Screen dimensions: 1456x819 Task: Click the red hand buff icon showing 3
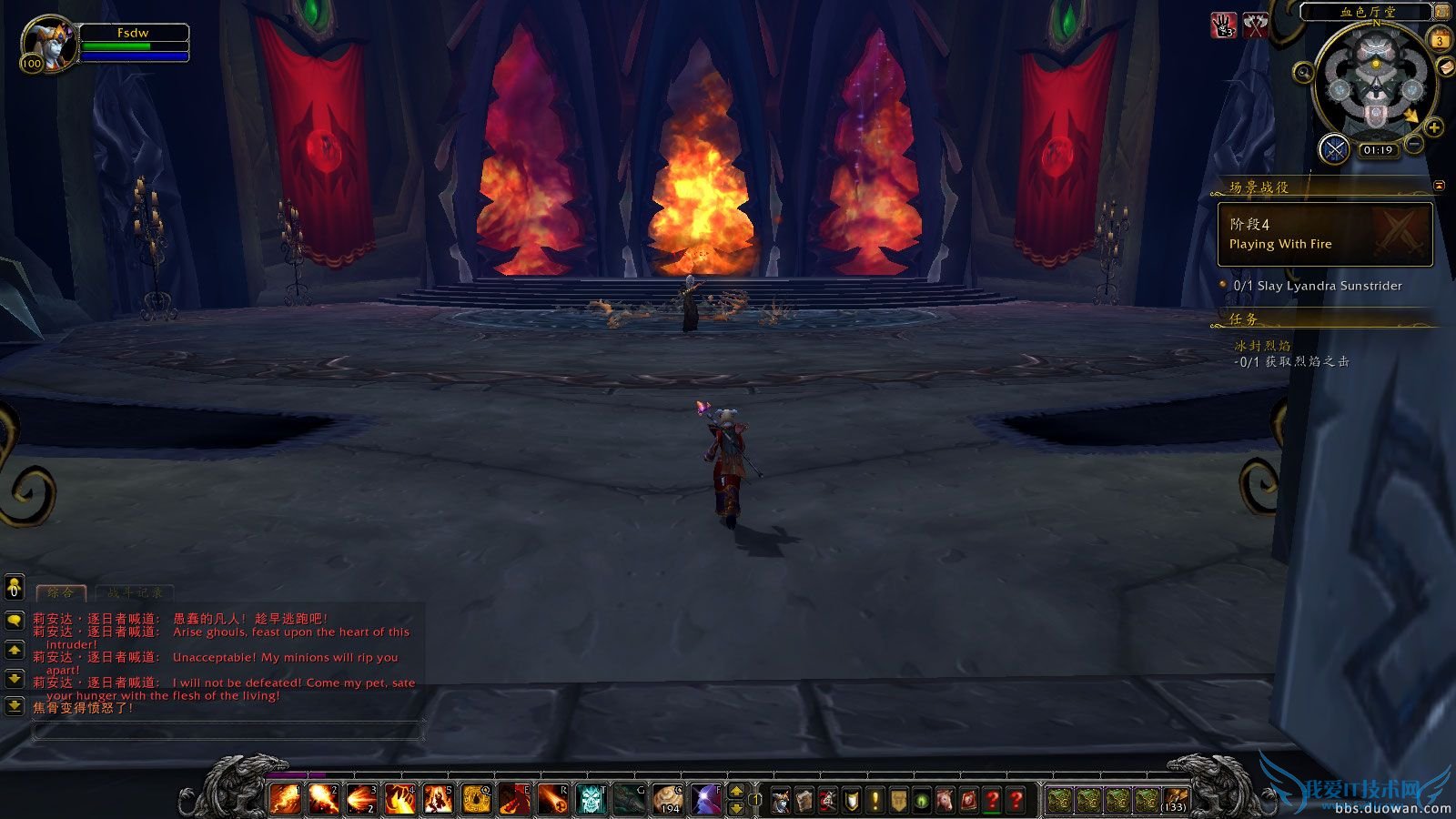(1223, 24)
